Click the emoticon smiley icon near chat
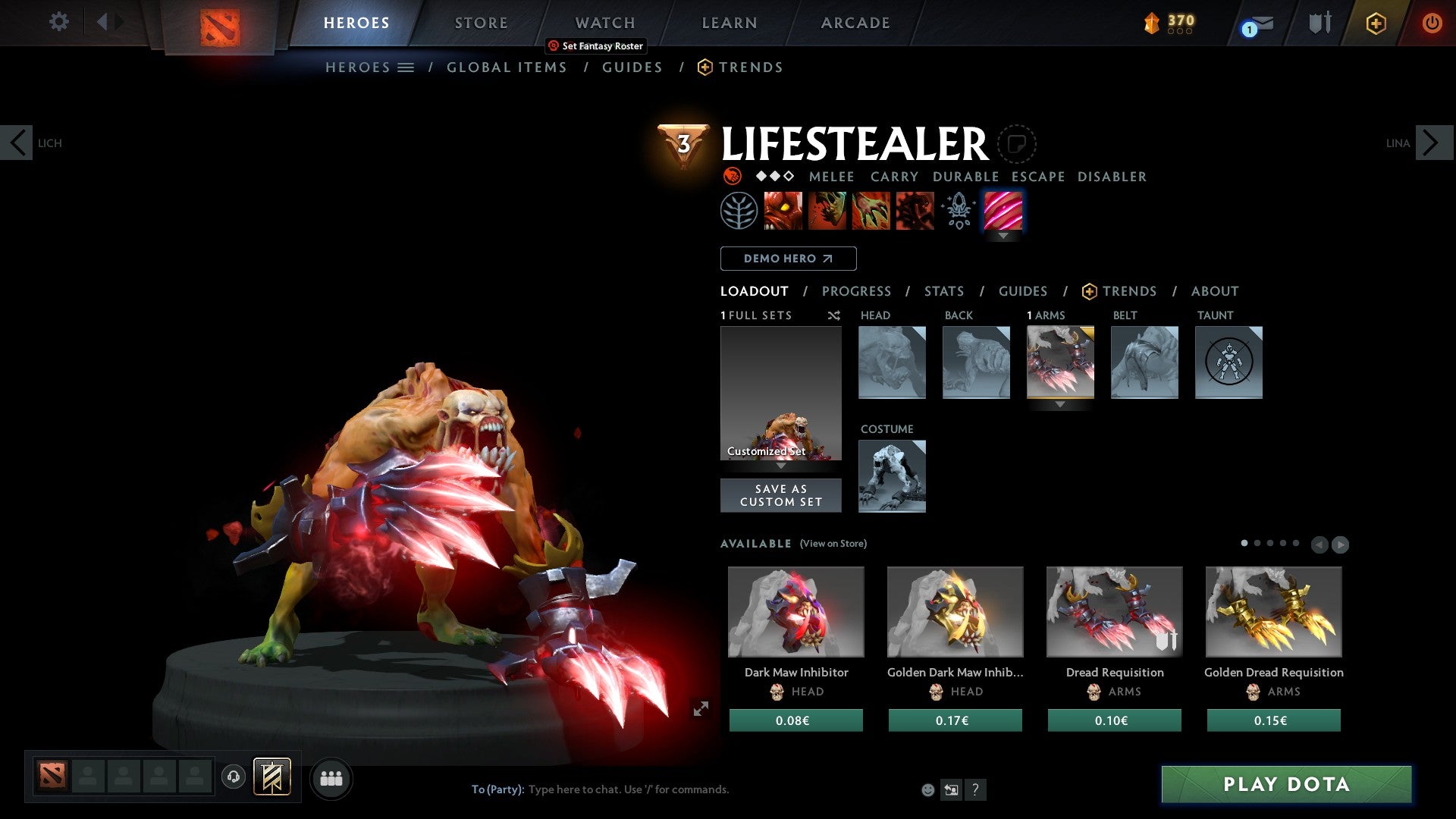The image size is (1456, 819). tap(927, 789)
